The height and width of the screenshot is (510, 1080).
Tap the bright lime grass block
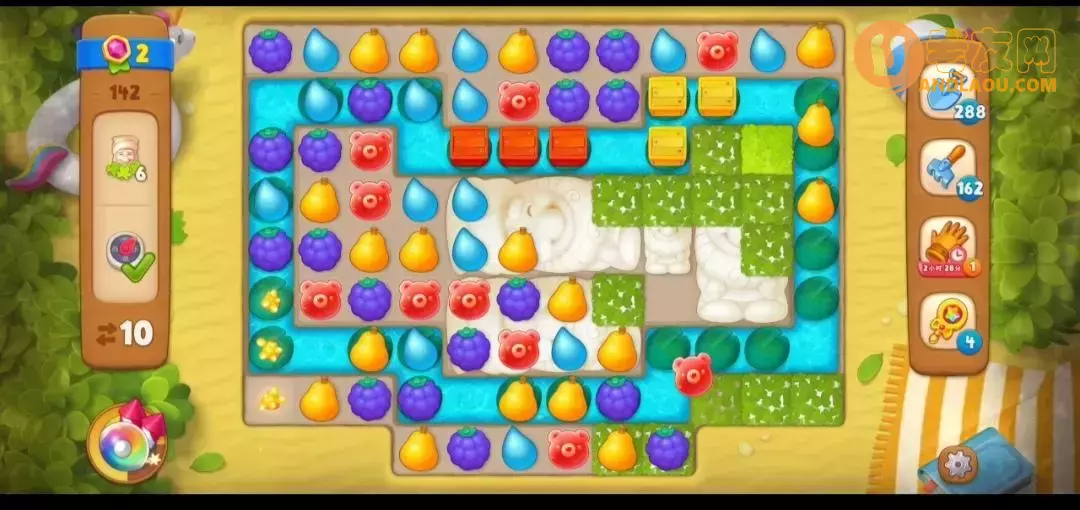767,148
